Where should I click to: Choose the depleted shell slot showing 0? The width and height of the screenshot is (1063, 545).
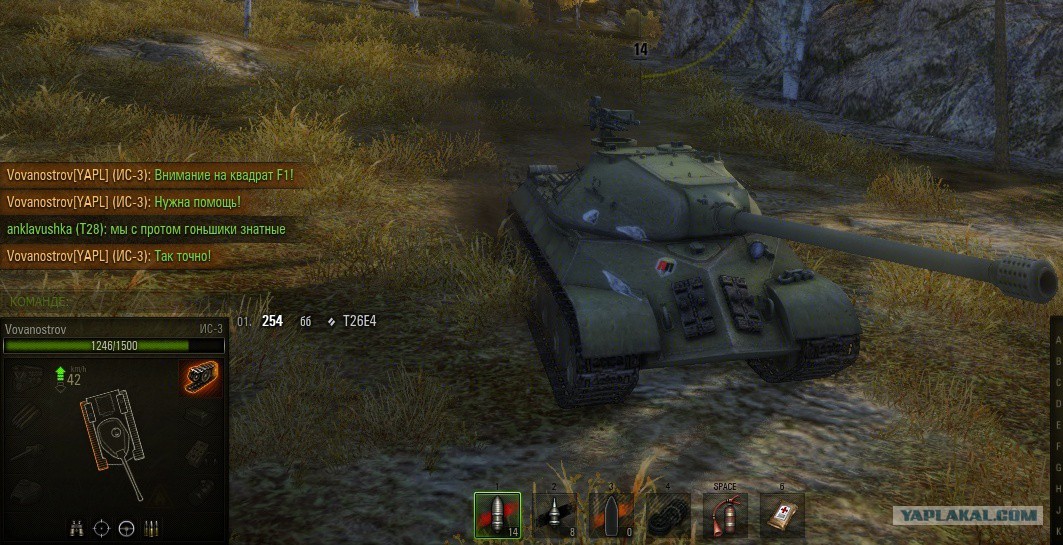pos(610,516)
